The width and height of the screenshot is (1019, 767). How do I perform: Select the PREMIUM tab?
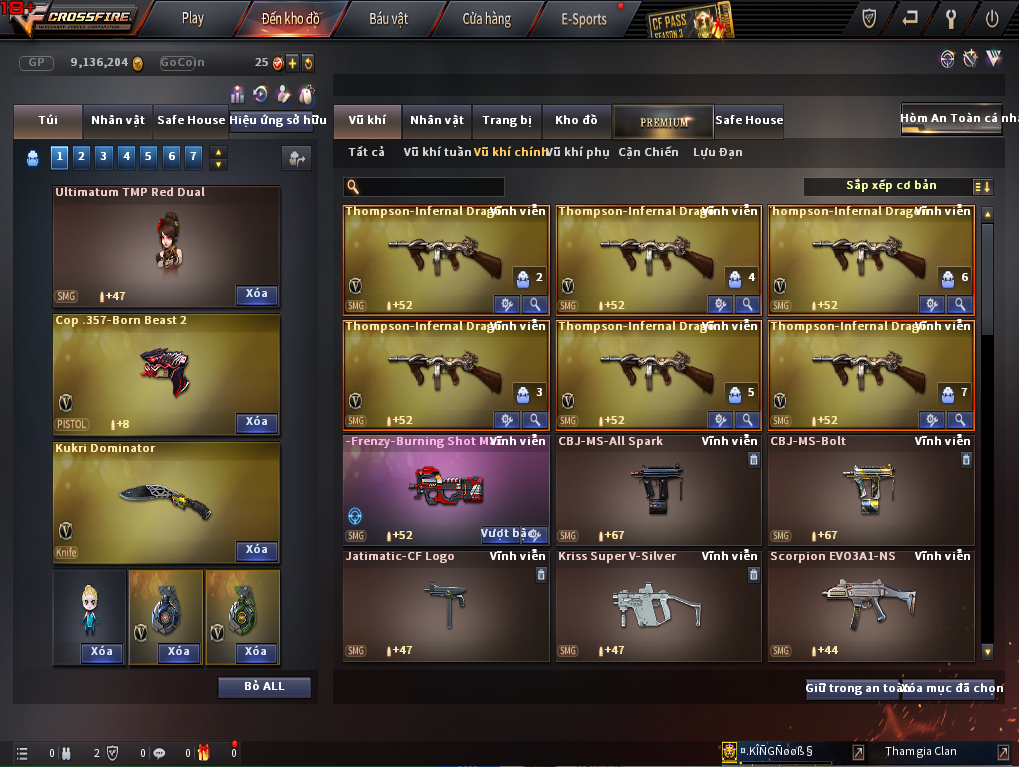click(663, 121)
